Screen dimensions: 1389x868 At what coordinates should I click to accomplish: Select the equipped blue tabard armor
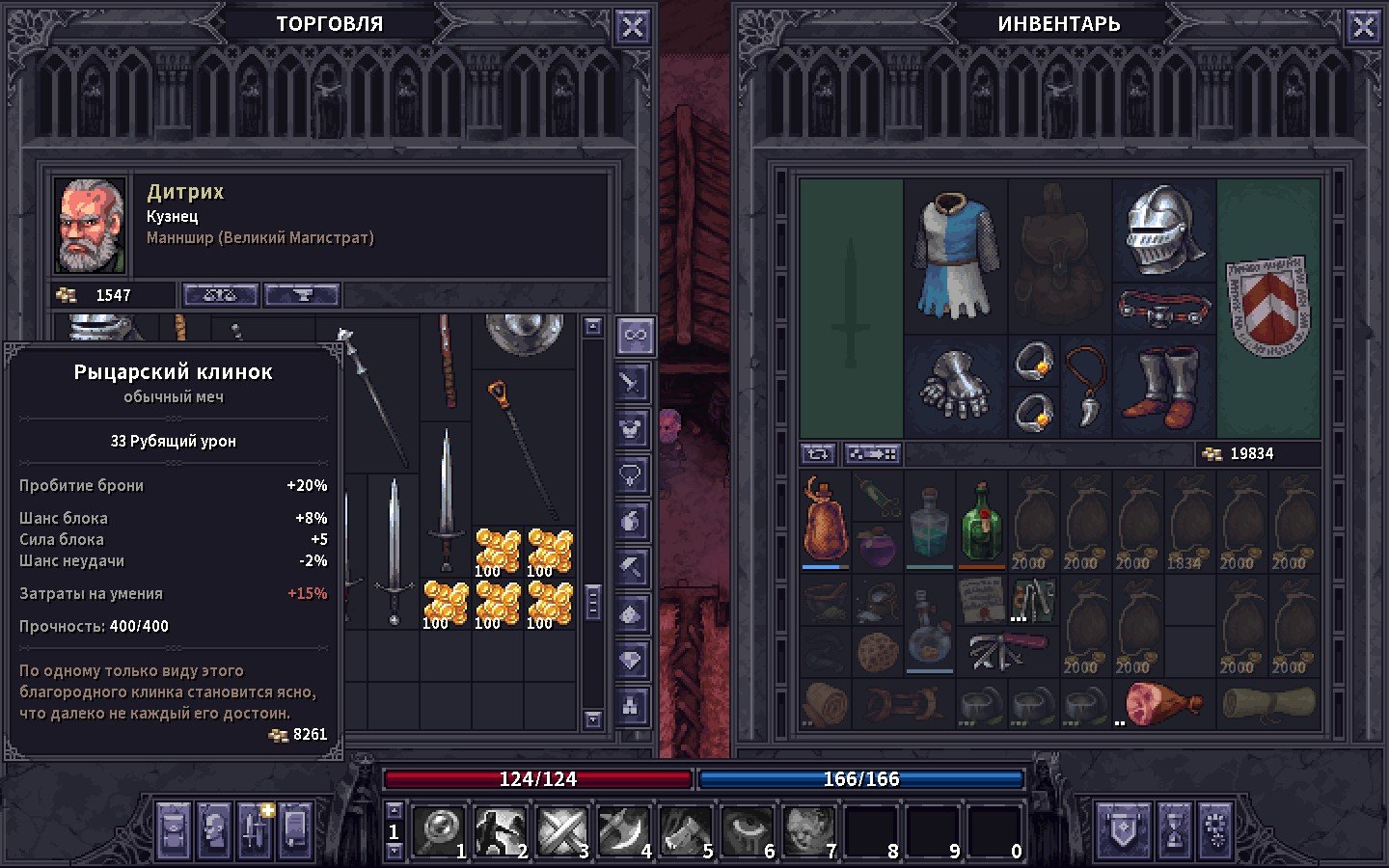point(955,256)
